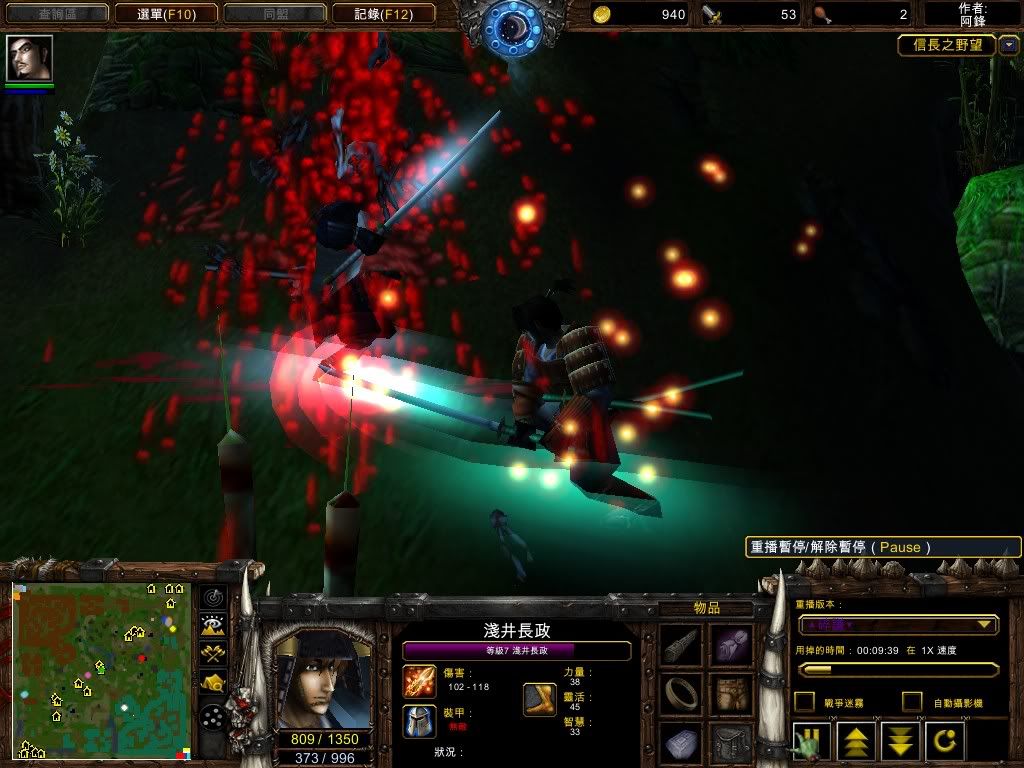Select the satchel bag inventory item
The image size is (1024, 768).
pyautogui.click(x=731, y=742)
